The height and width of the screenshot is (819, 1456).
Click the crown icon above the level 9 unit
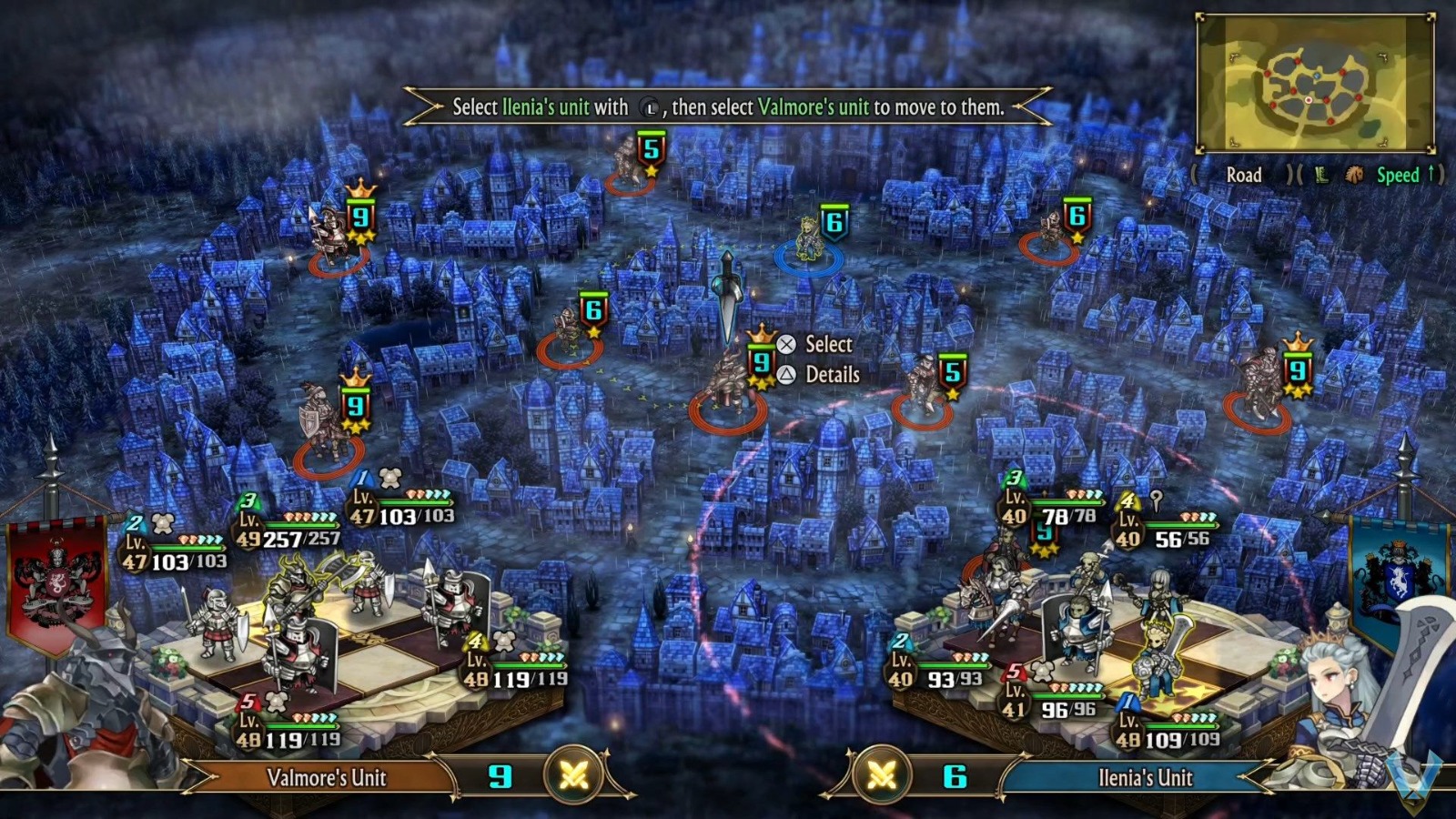tap(763, 334)
